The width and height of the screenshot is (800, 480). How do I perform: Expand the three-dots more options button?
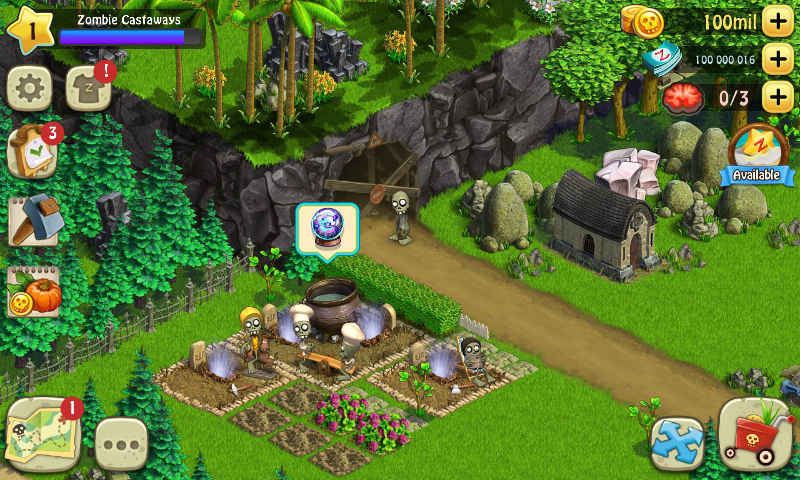121,443
